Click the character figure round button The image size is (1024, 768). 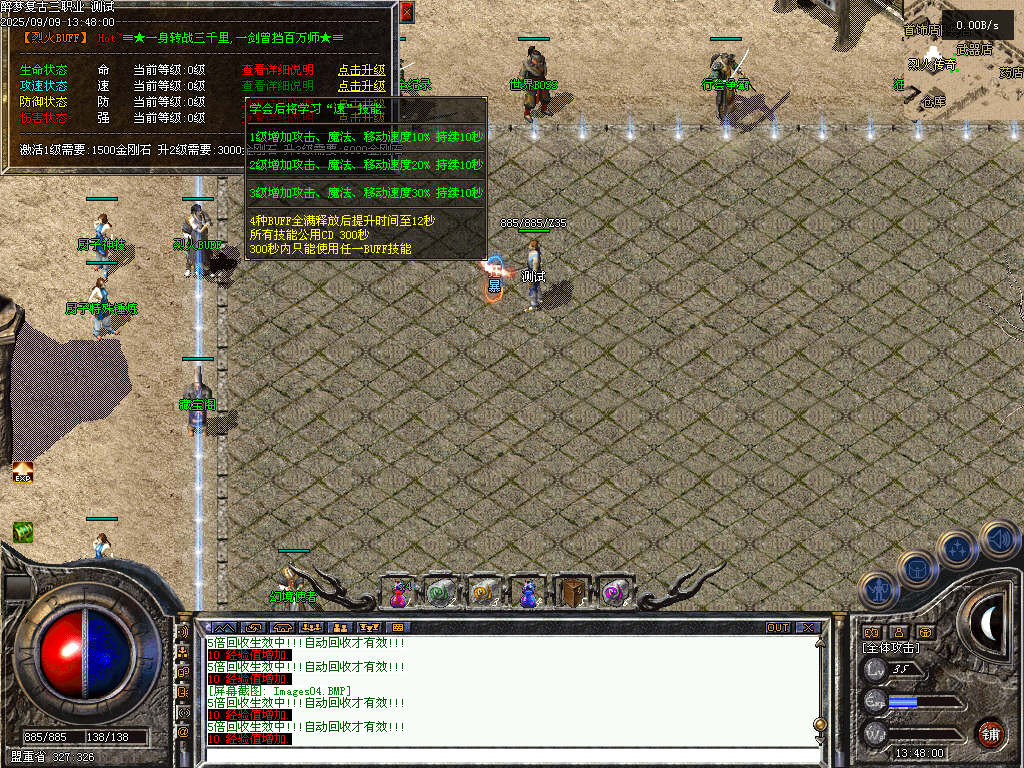tap(877, 590)
